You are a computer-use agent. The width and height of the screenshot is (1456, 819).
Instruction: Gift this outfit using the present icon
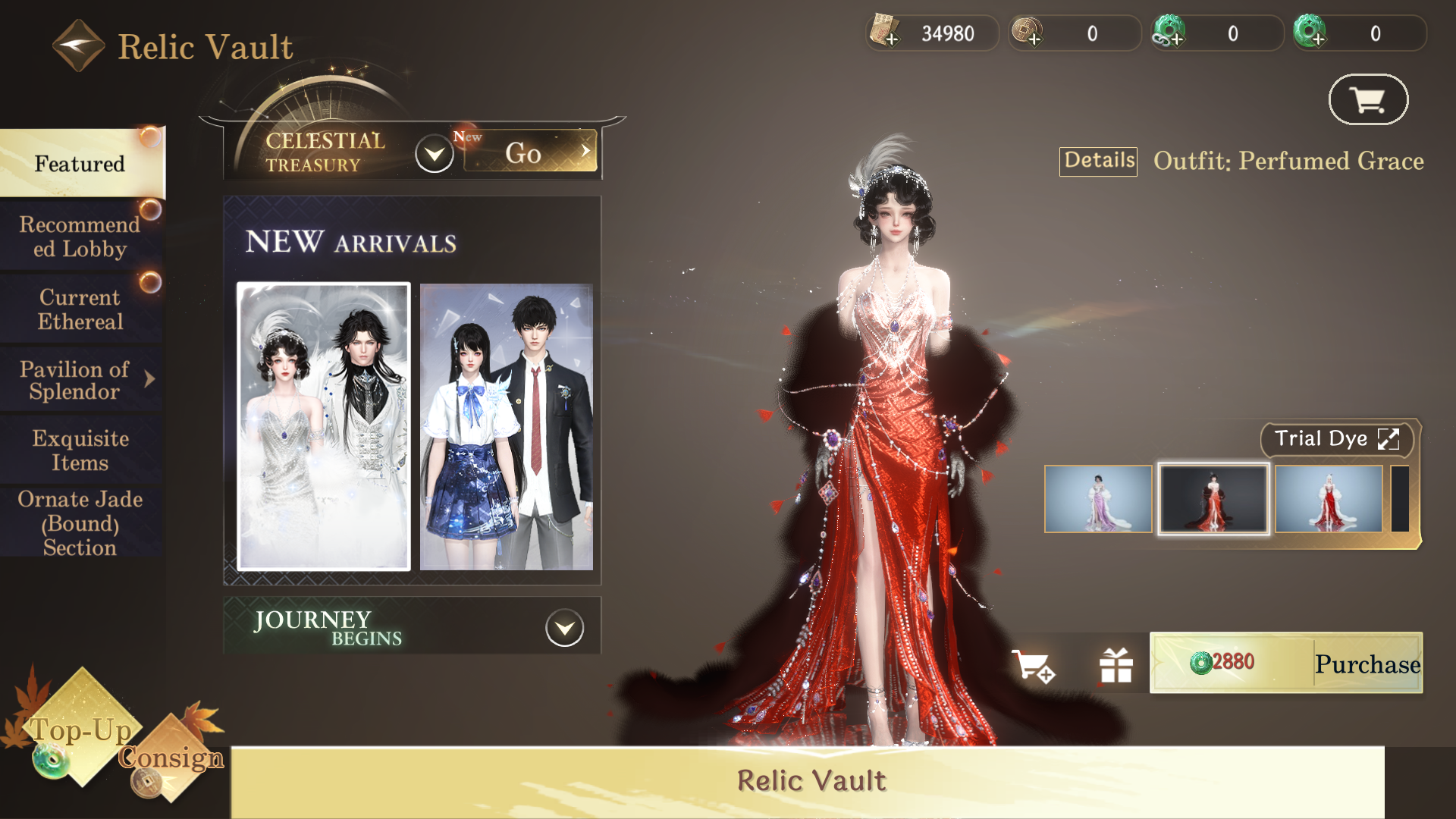tap(1116, 666)
